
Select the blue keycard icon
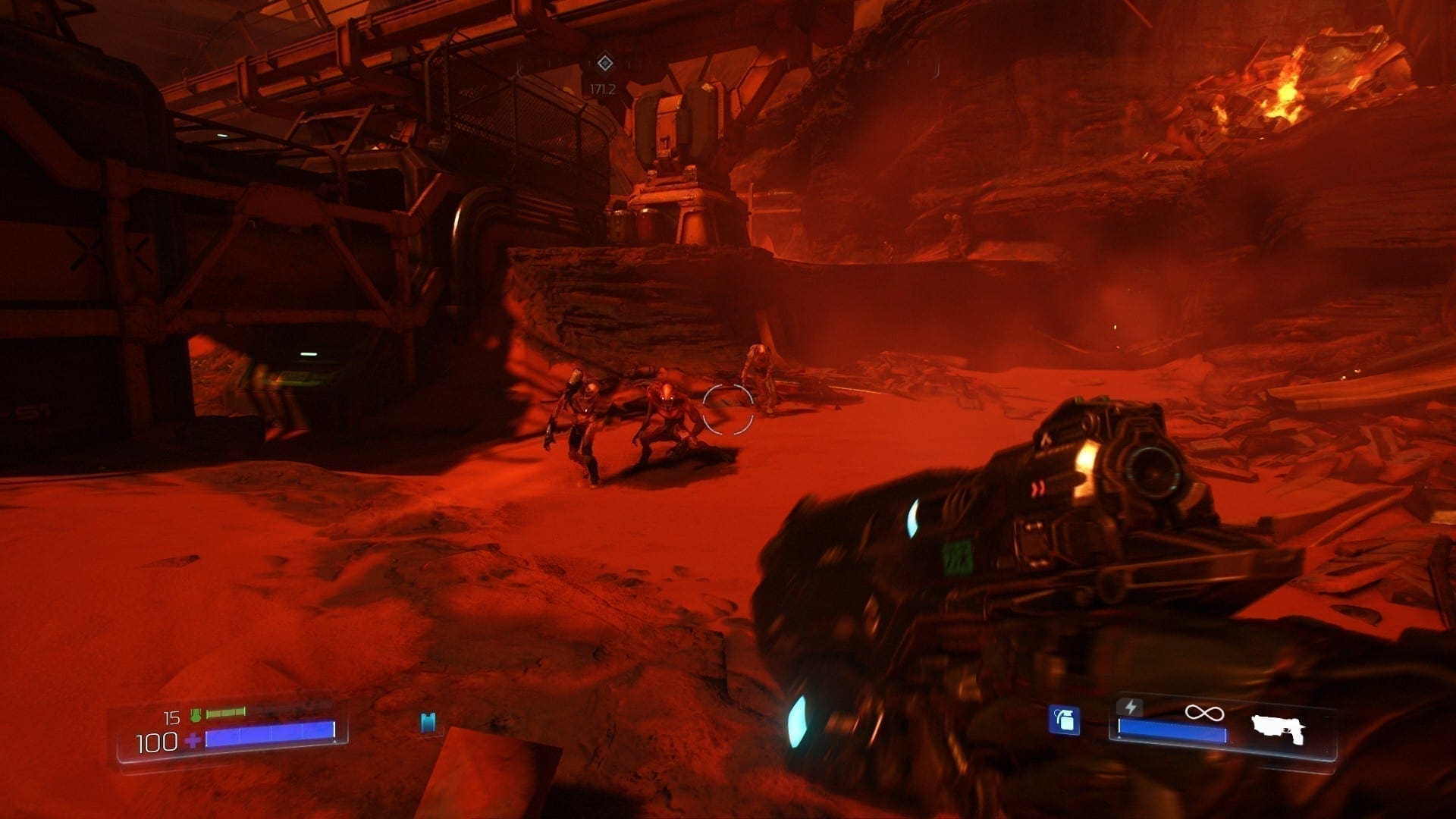(428, 723)
